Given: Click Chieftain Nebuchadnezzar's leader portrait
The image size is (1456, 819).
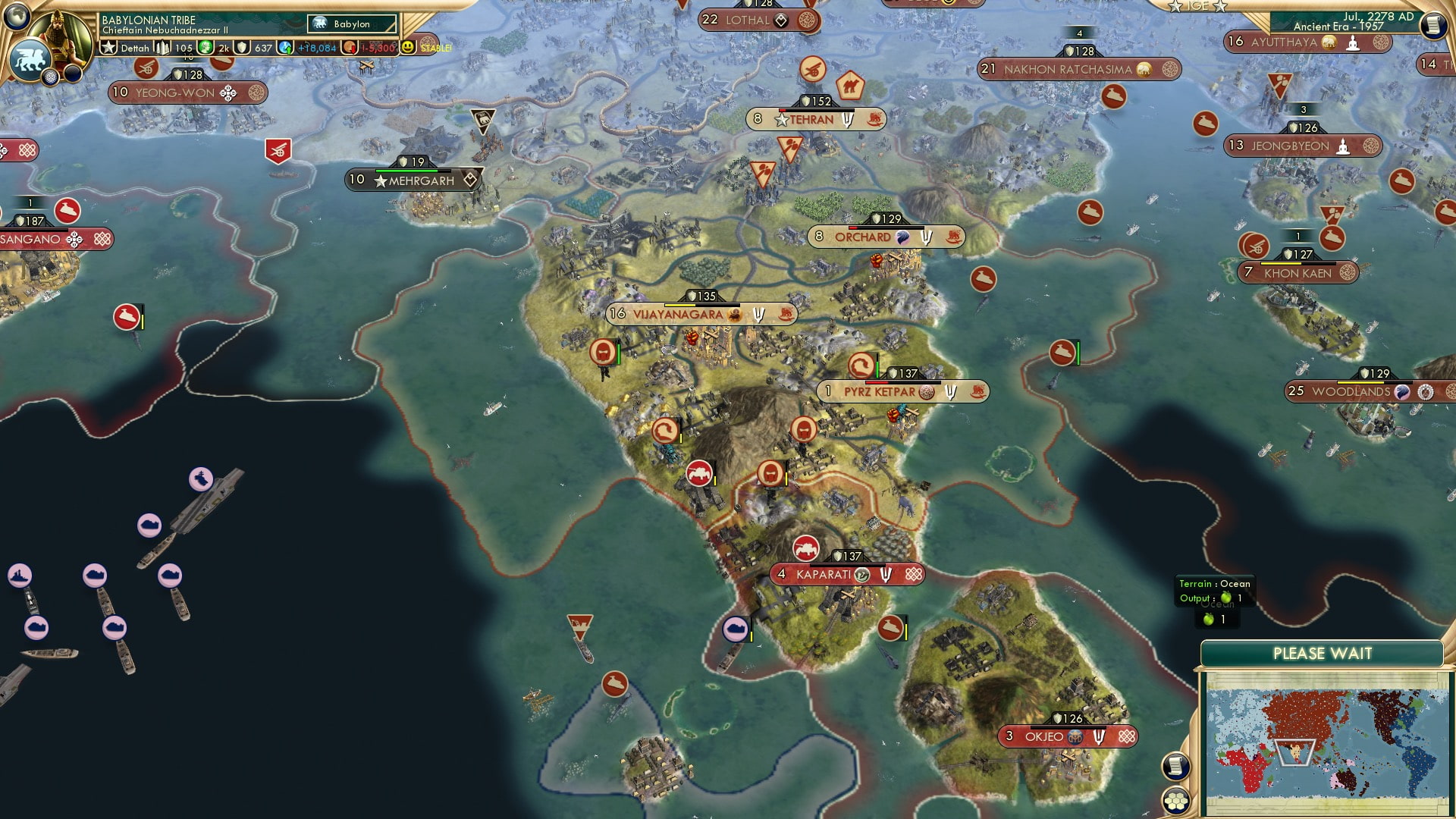Looking at the screenshot, I should click(x=59, y=34).
